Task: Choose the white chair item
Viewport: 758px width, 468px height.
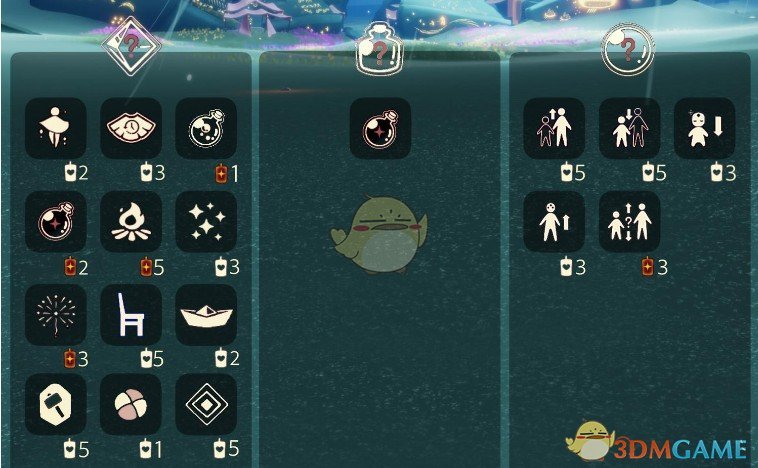Action: coord(131,315)
